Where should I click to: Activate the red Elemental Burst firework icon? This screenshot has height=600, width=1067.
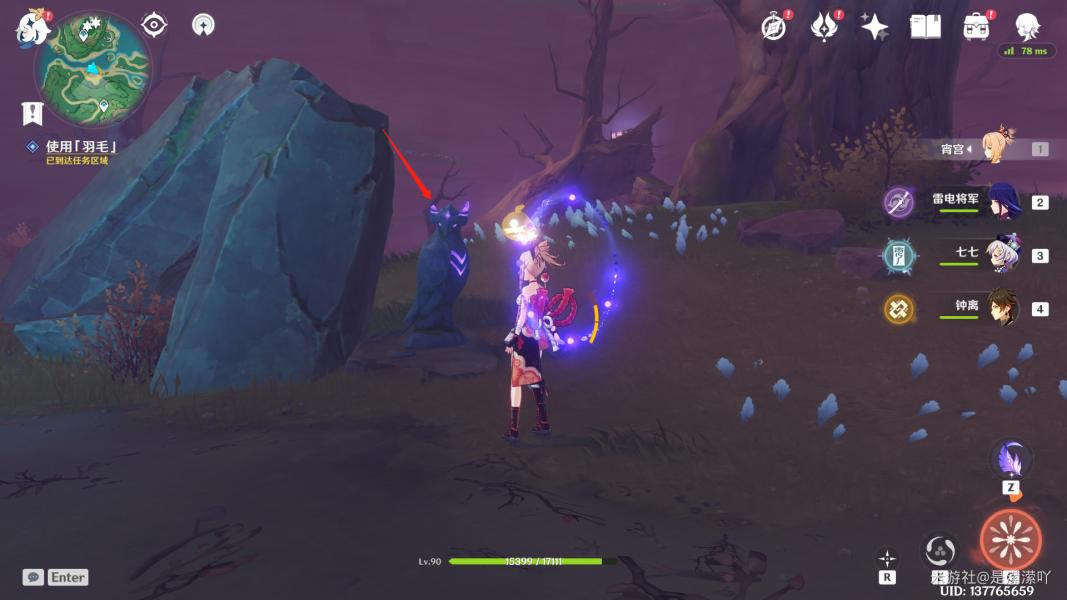[x=1010, y=540]
